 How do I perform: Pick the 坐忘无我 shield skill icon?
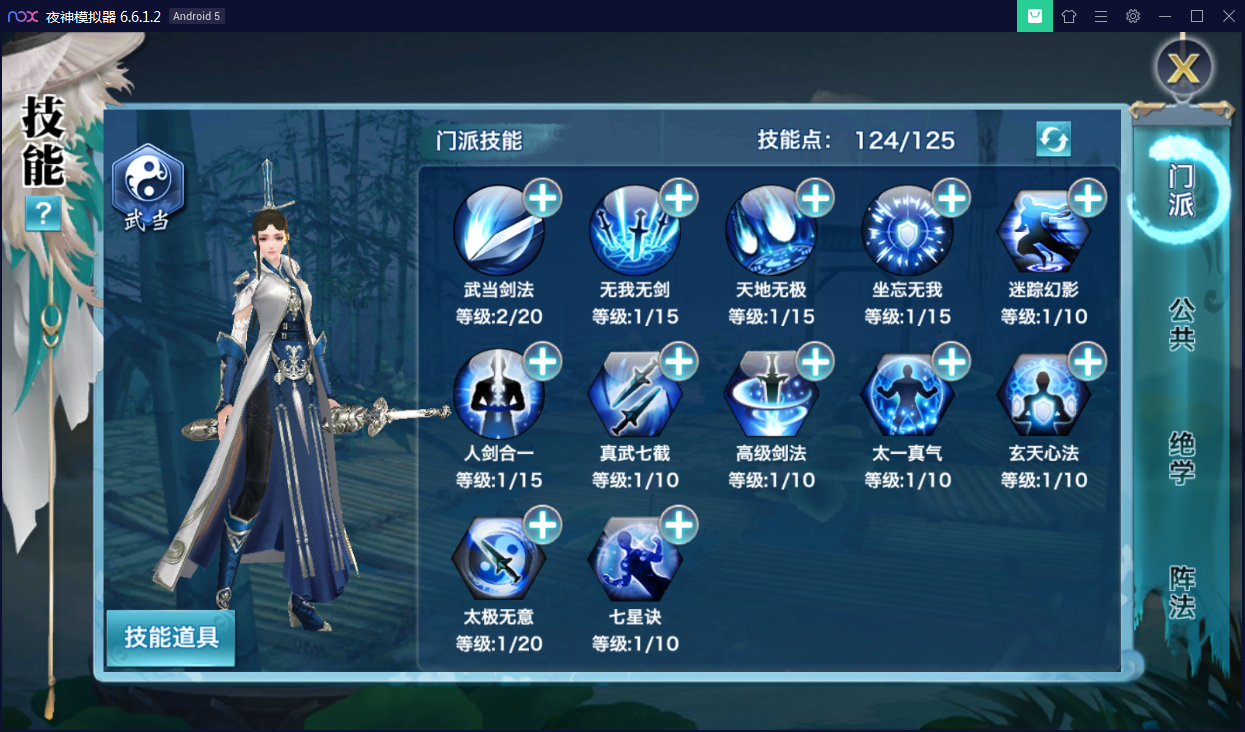click(x=907, y=231)
